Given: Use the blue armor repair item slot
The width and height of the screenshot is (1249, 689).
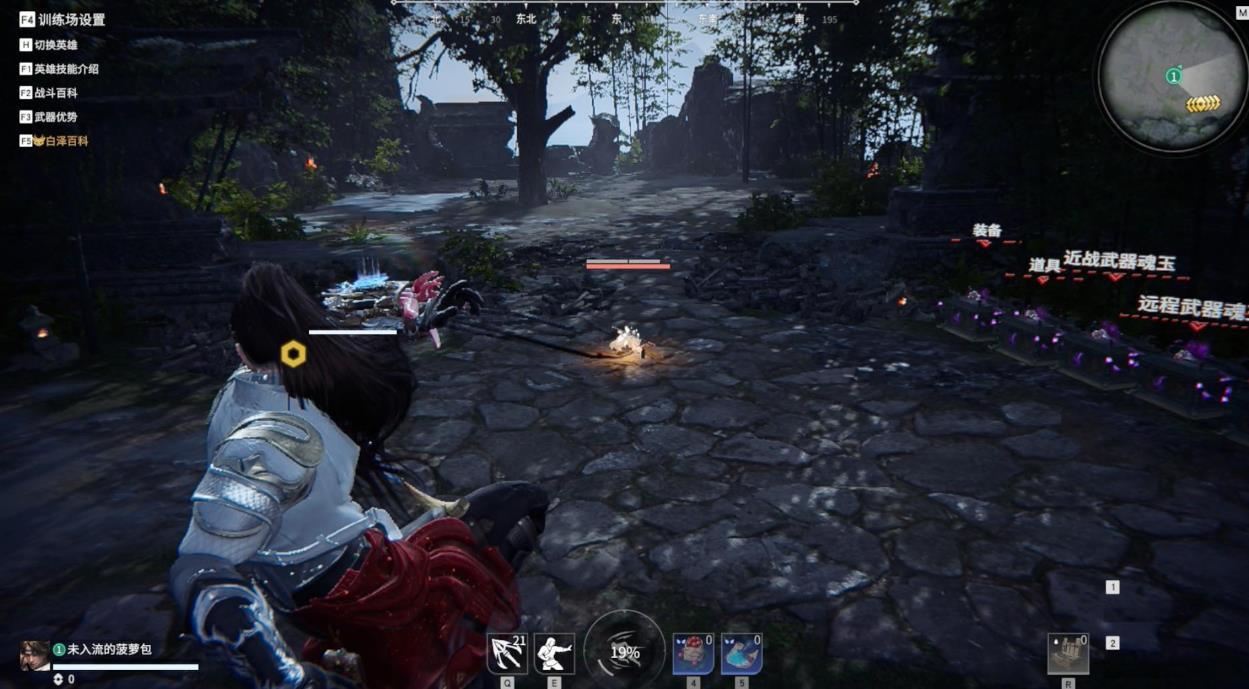Looking at the screenshot, I should tap(741, 653).
